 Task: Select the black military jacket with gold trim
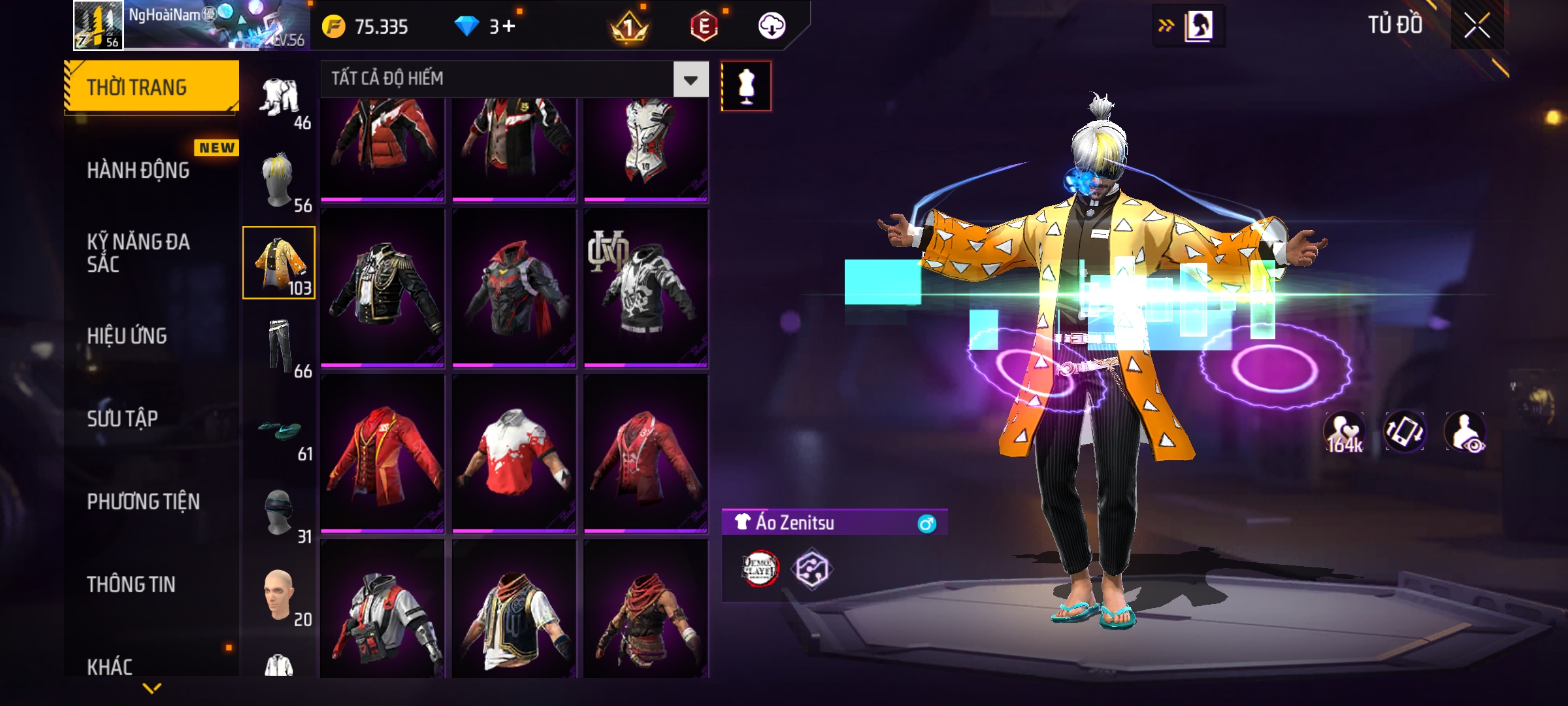(383, 286)
